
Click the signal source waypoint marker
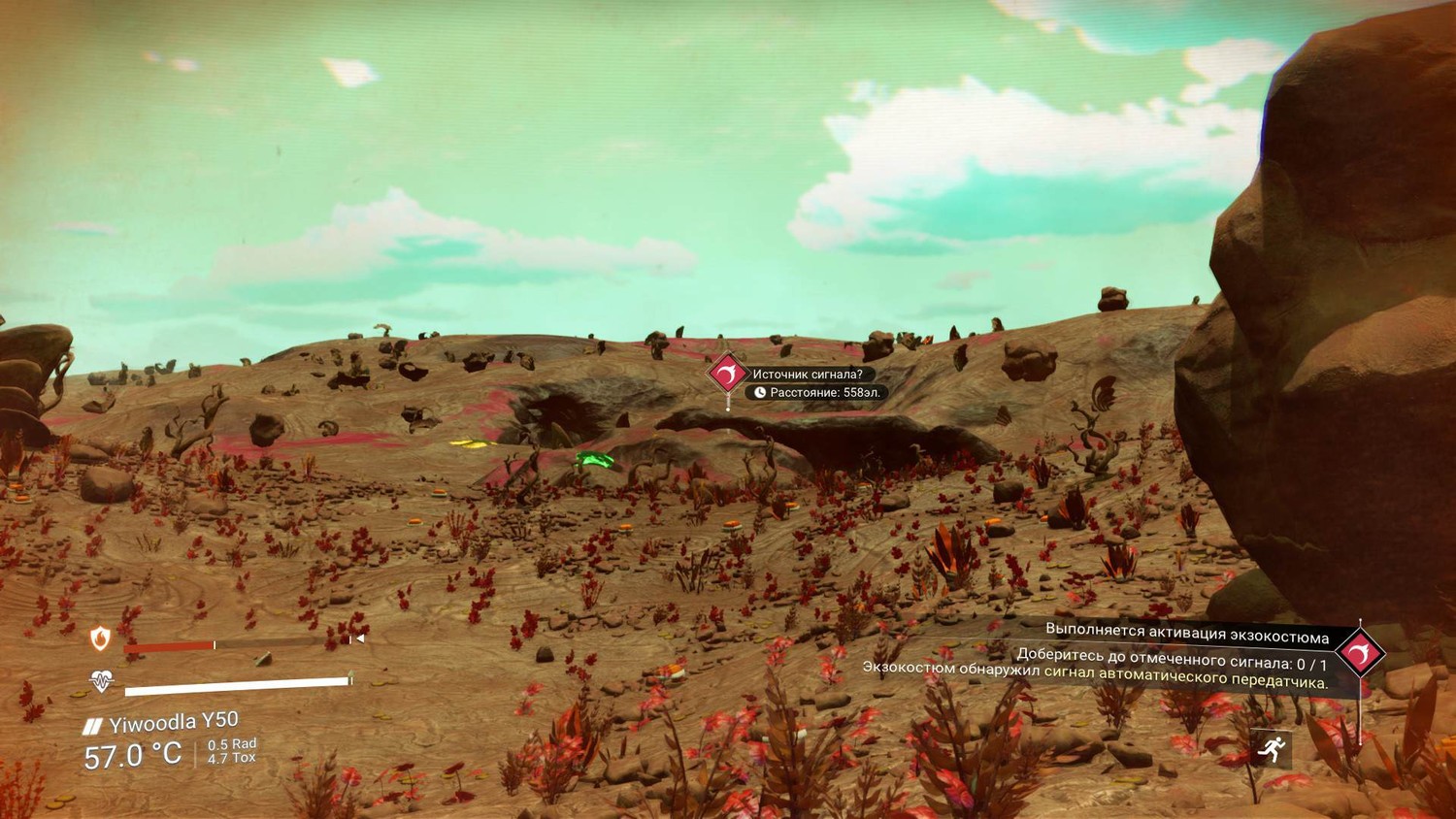point(727,374)
